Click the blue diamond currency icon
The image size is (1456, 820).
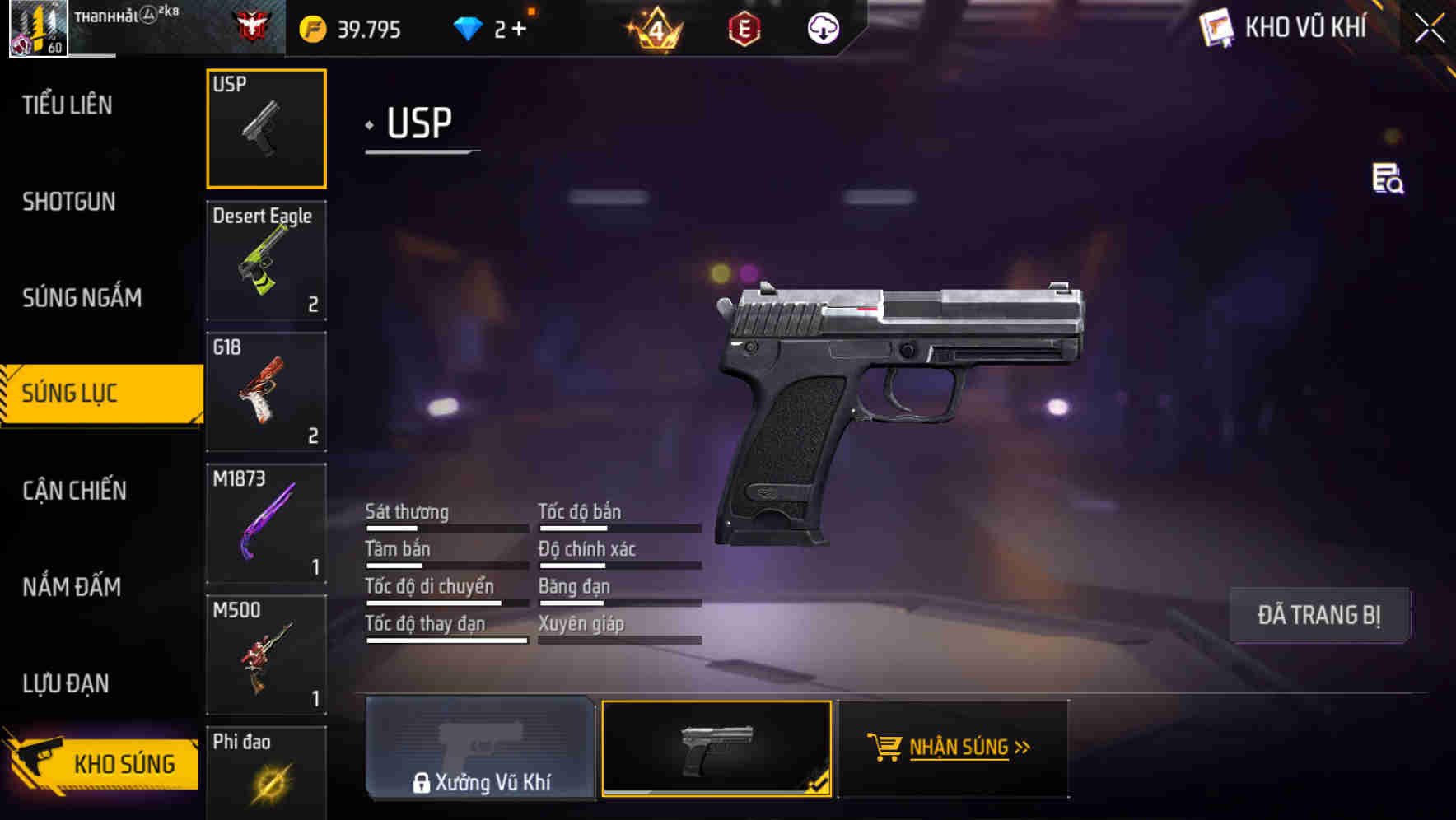coord(468,27)
